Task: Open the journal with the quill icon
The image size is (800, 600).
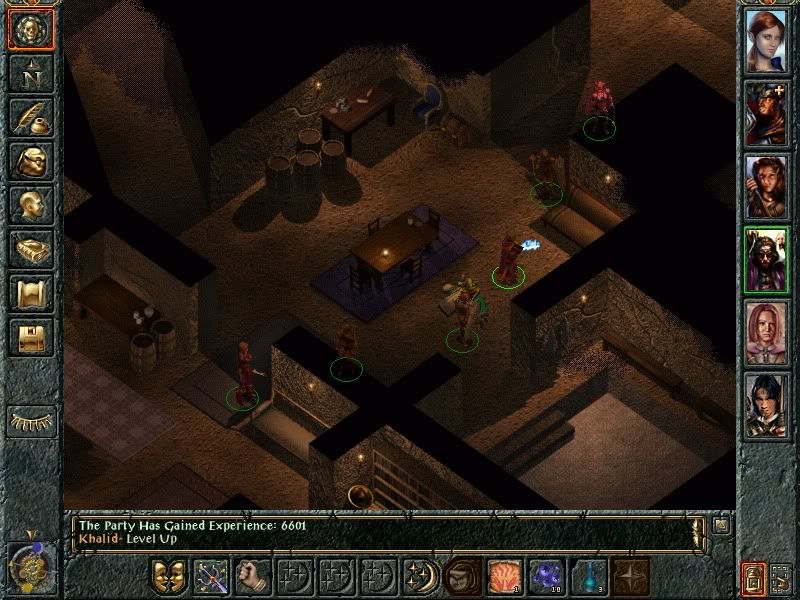Action: 30,117
